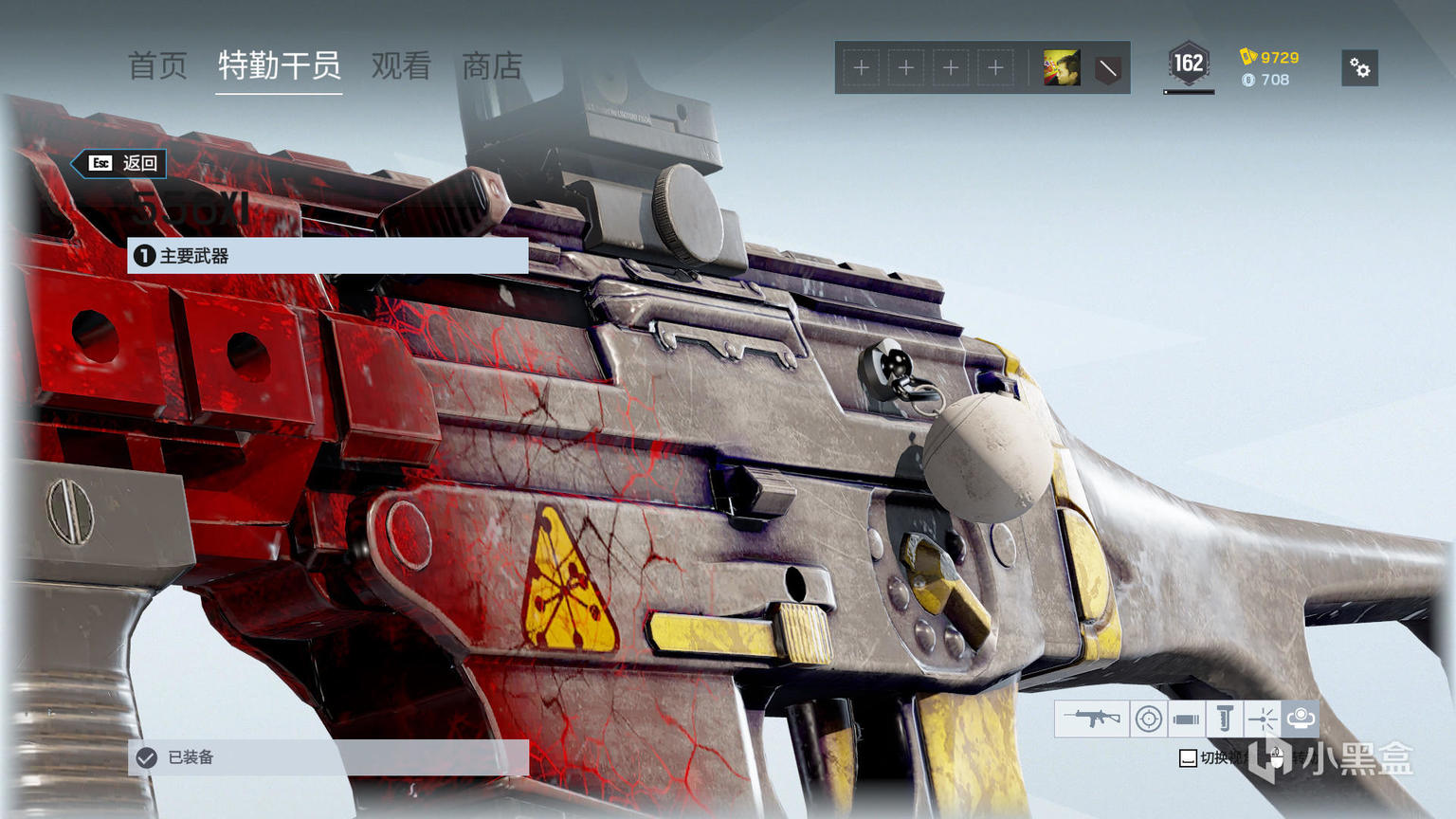Select the barrel attachment icon
This screenshot has width=1456, height=819.
pos(1186,719)
